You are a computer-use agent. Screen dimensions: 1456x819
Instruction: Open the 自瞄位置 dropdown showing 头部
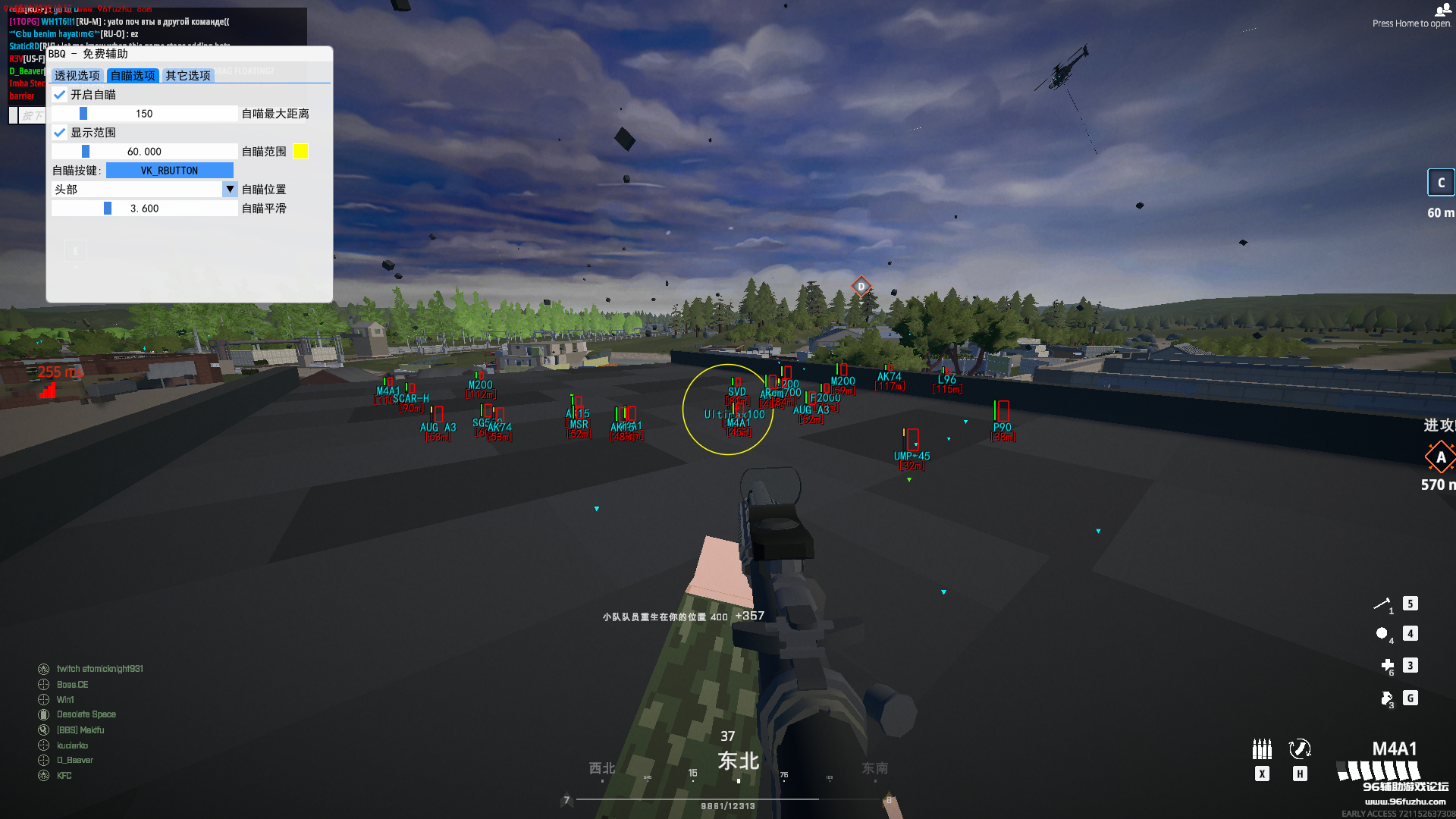tap(144, 190)
